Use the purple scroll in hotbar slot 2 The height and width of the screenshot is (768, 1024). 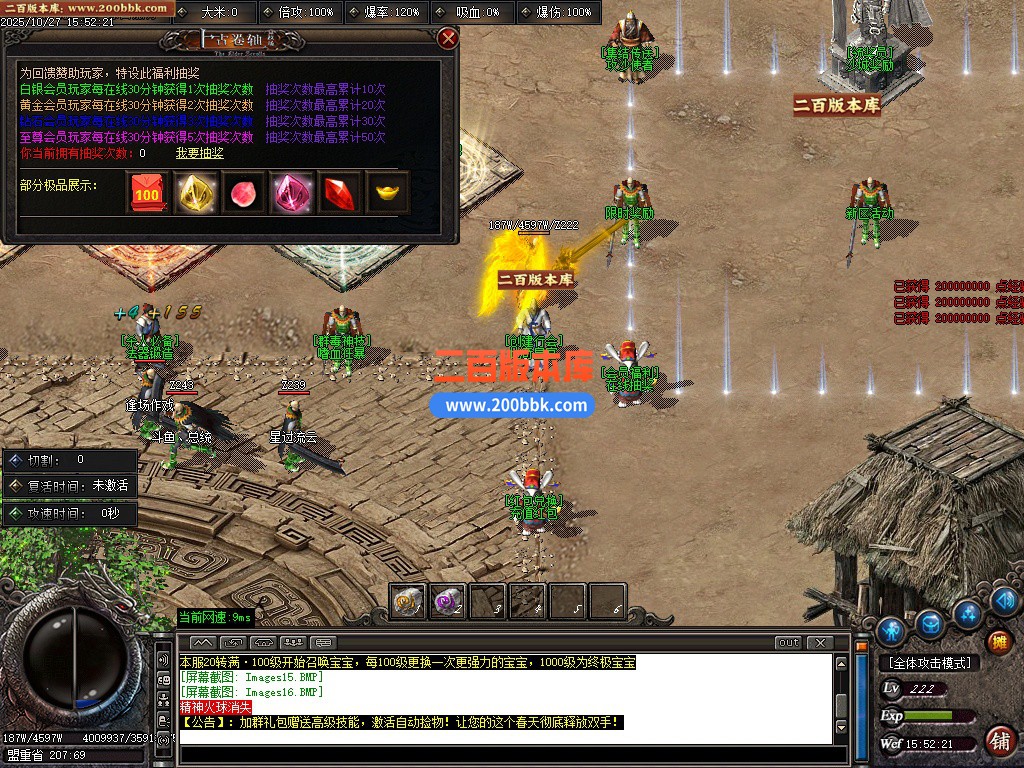447,601
